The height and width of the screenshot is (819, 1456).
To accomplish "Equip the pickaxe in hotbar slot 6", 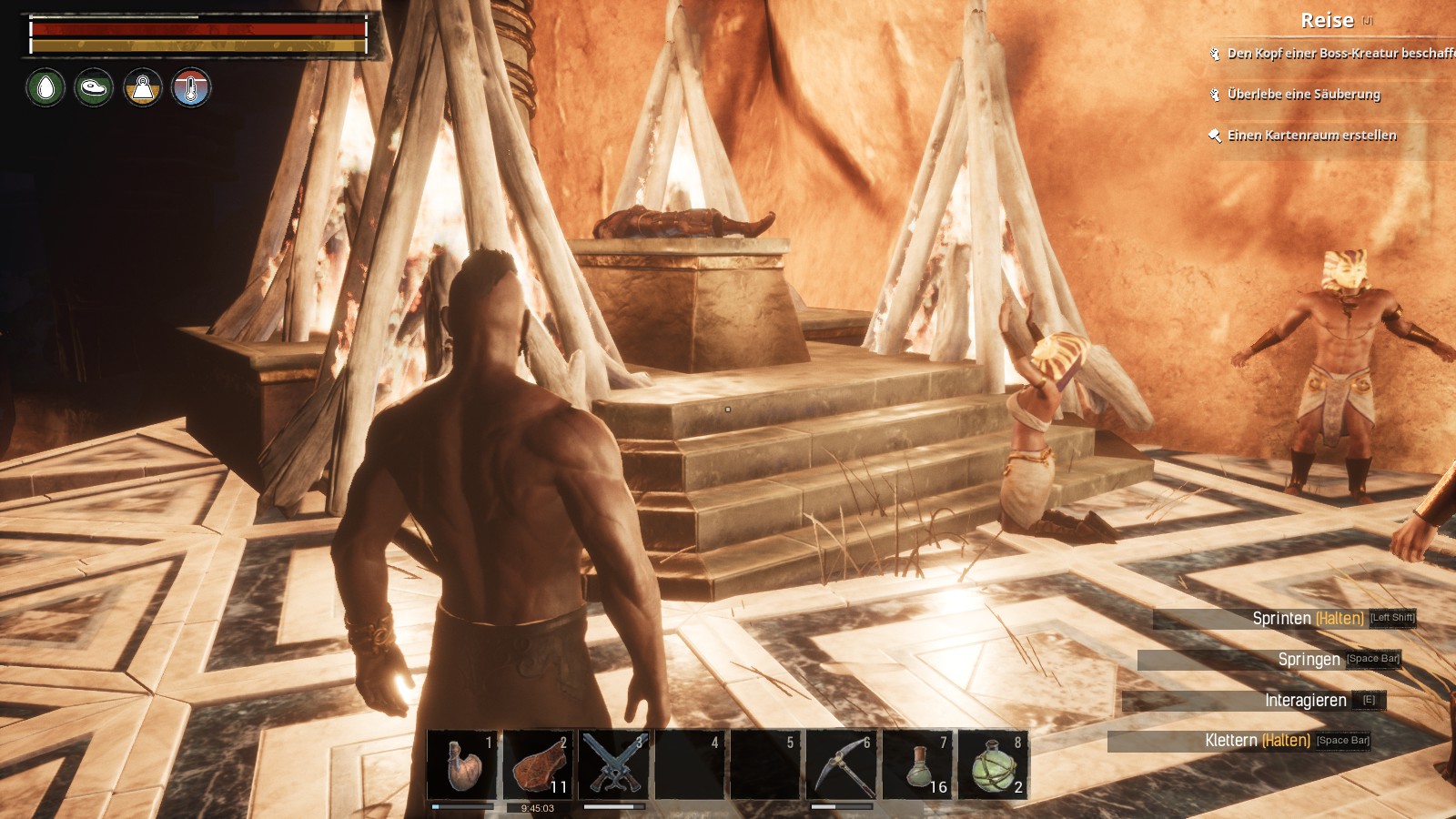I will (x=842, y=765).
